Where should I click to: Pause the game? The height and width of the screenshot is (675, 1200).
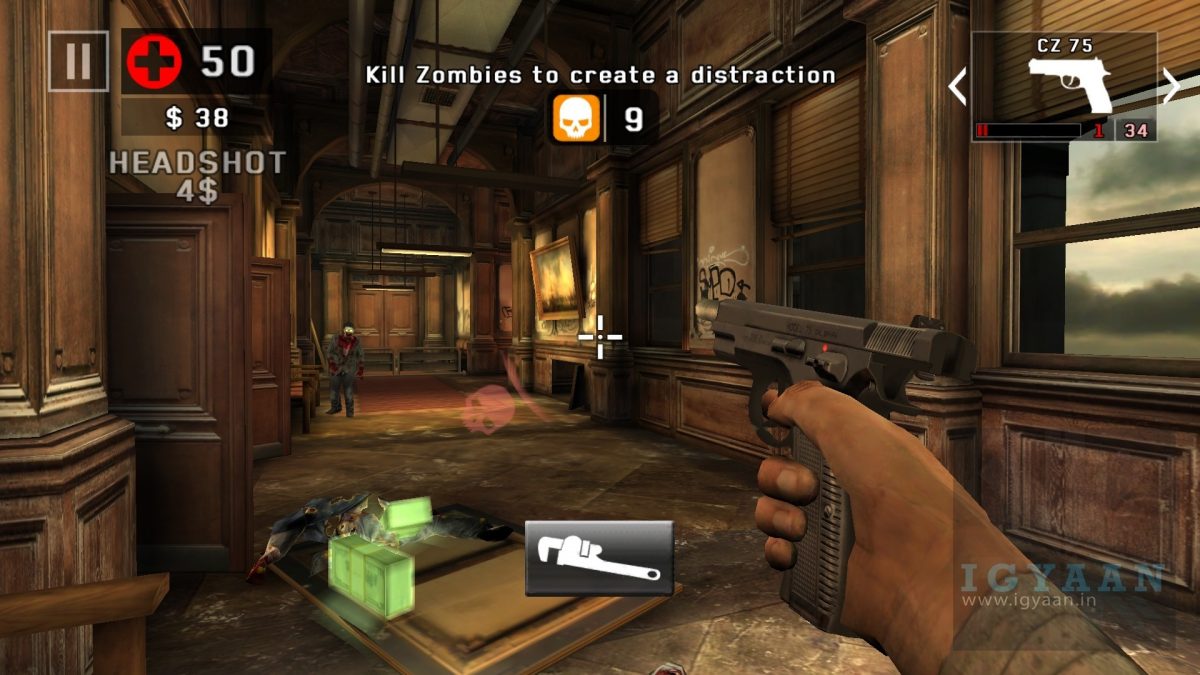(78, 61)
